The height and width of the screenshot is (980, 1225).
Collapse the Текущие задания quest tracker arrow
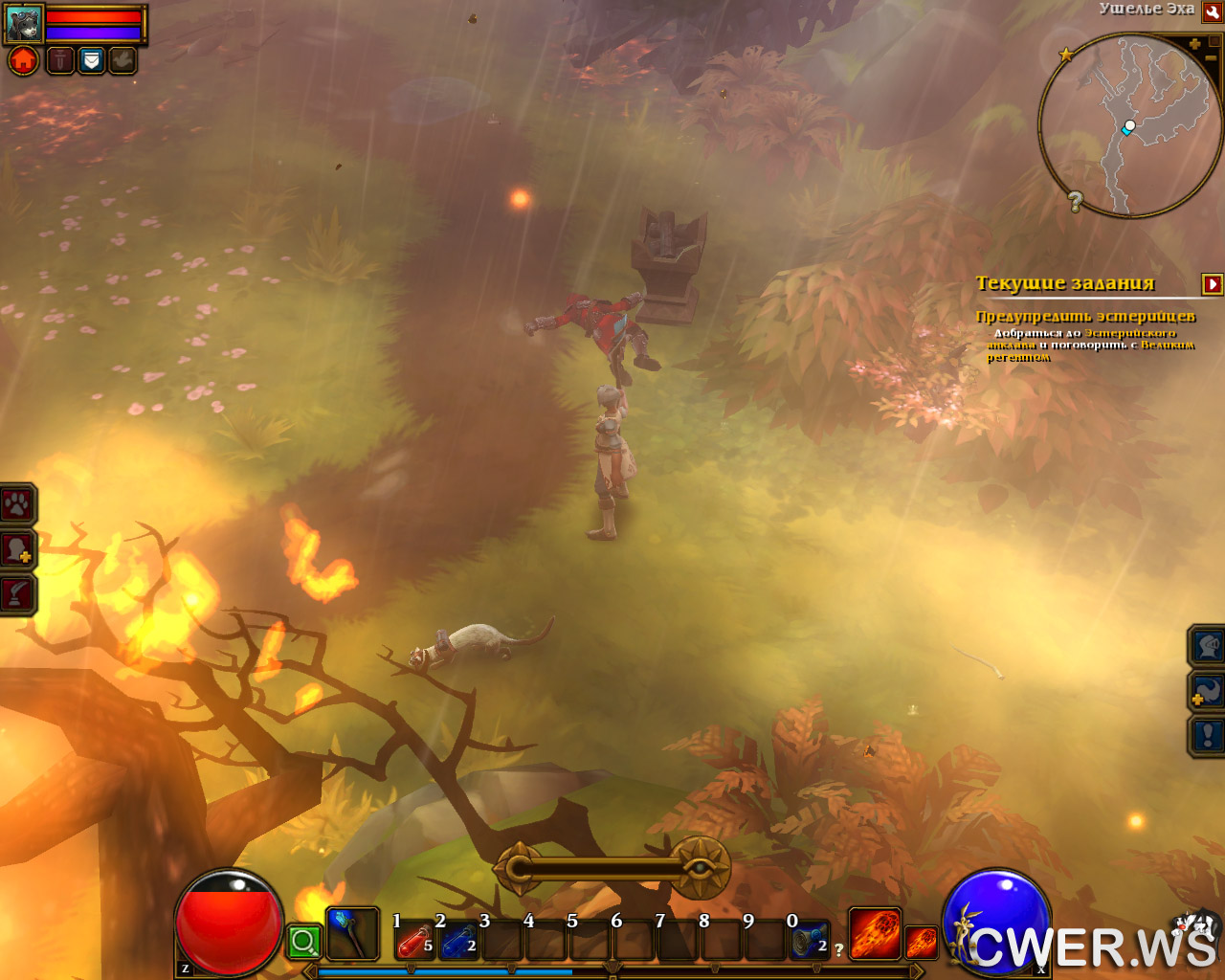pyautogui.click(x=1212, y=283)
